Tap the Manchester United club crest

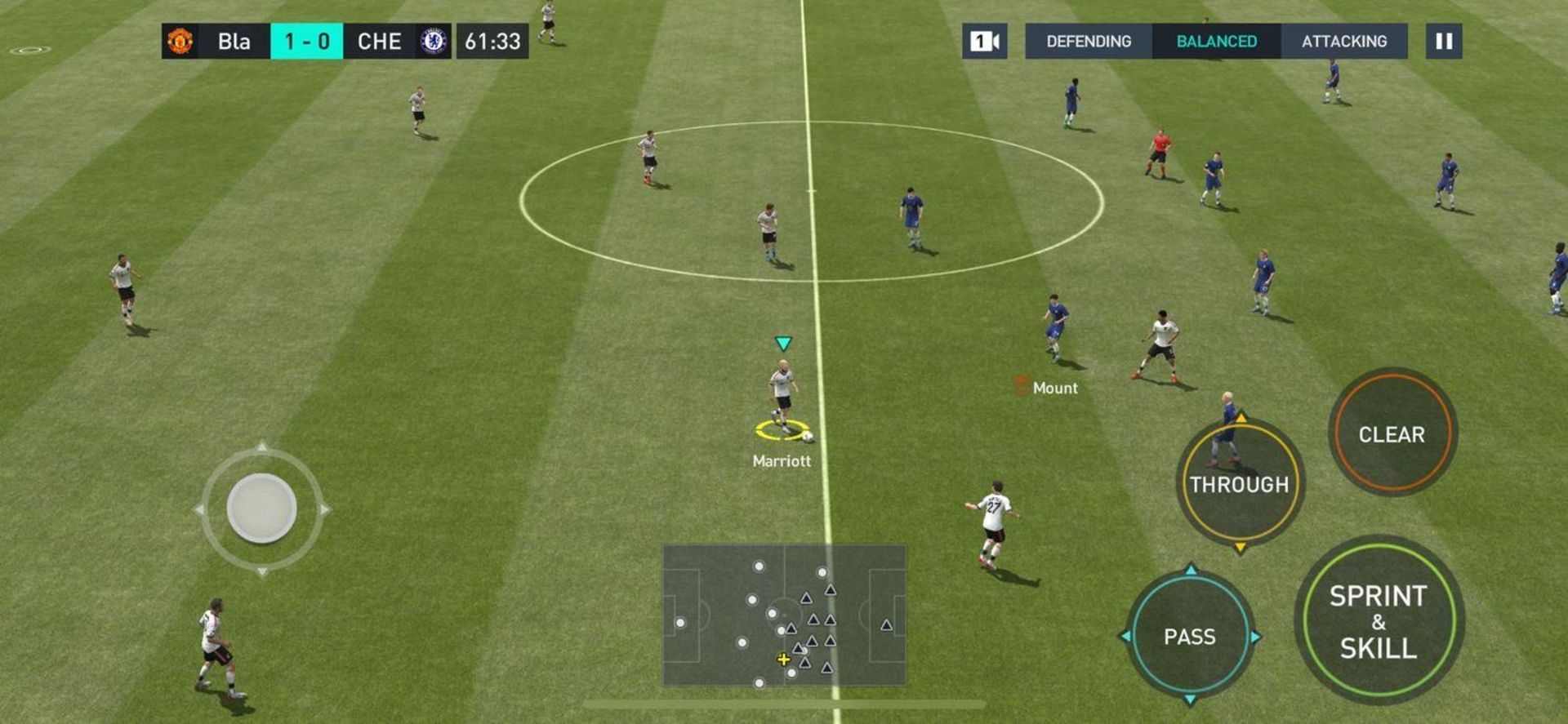point(181,42)
